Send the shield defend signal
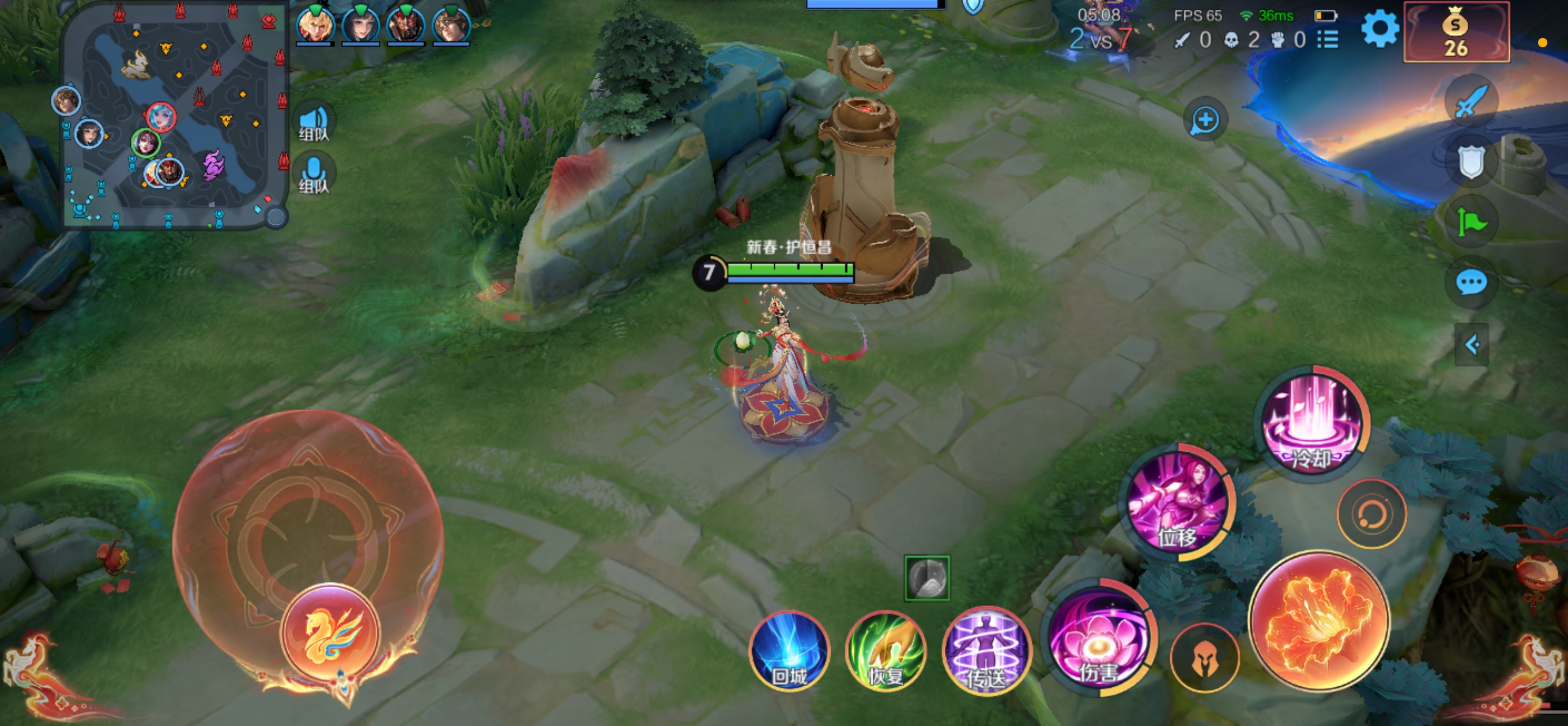 pyautogui.click(x=1471, y=162)
